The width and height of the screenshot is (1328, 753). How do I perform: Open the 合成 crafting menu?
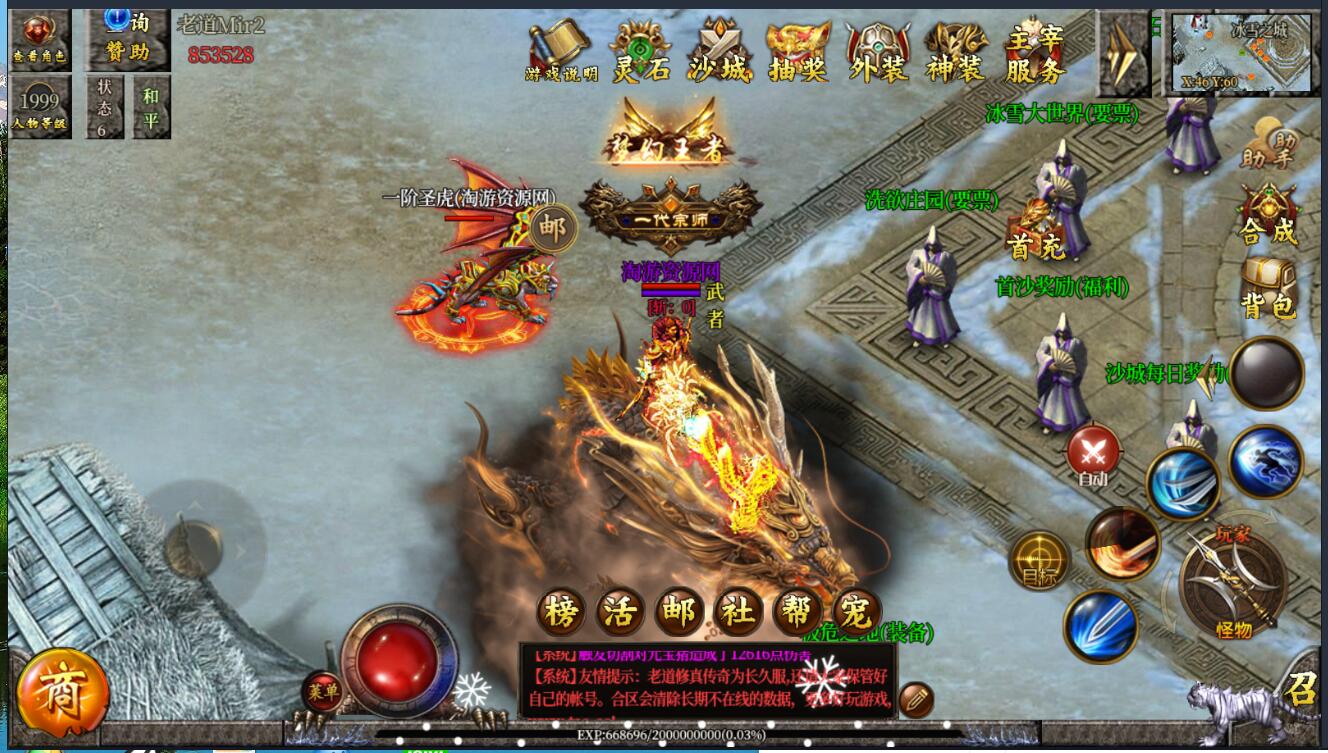tap(1268, 214)
